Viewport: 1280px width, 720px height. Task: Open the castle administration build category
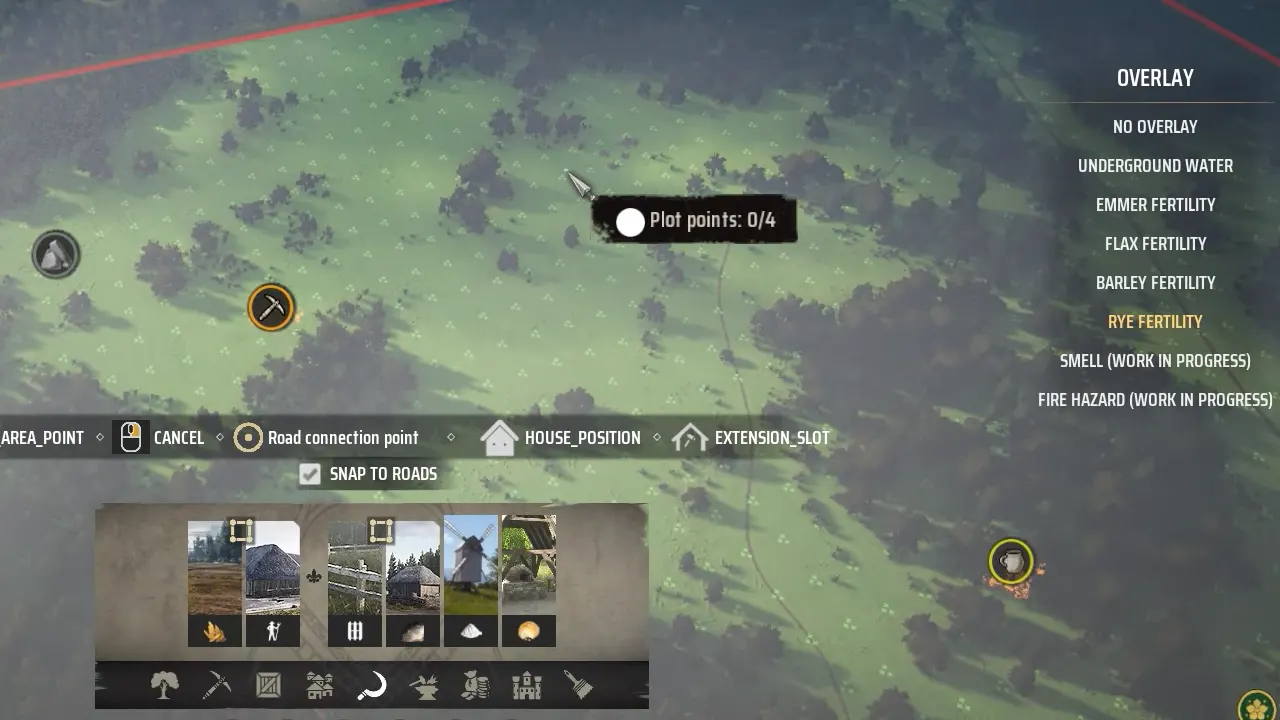point(527,686)
